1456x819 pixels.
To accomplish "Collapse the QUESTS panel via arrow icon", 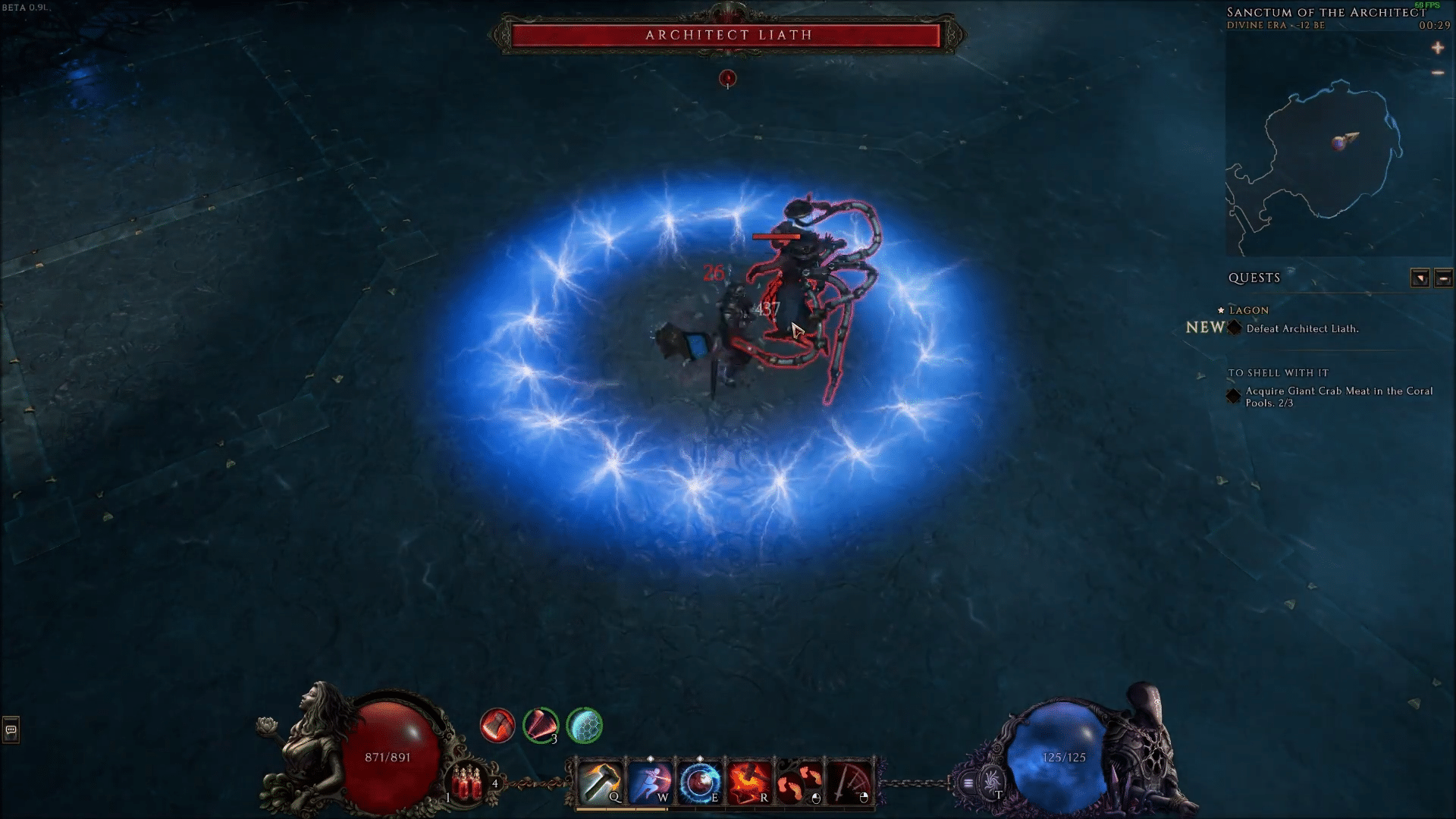I will [1420, 278].
